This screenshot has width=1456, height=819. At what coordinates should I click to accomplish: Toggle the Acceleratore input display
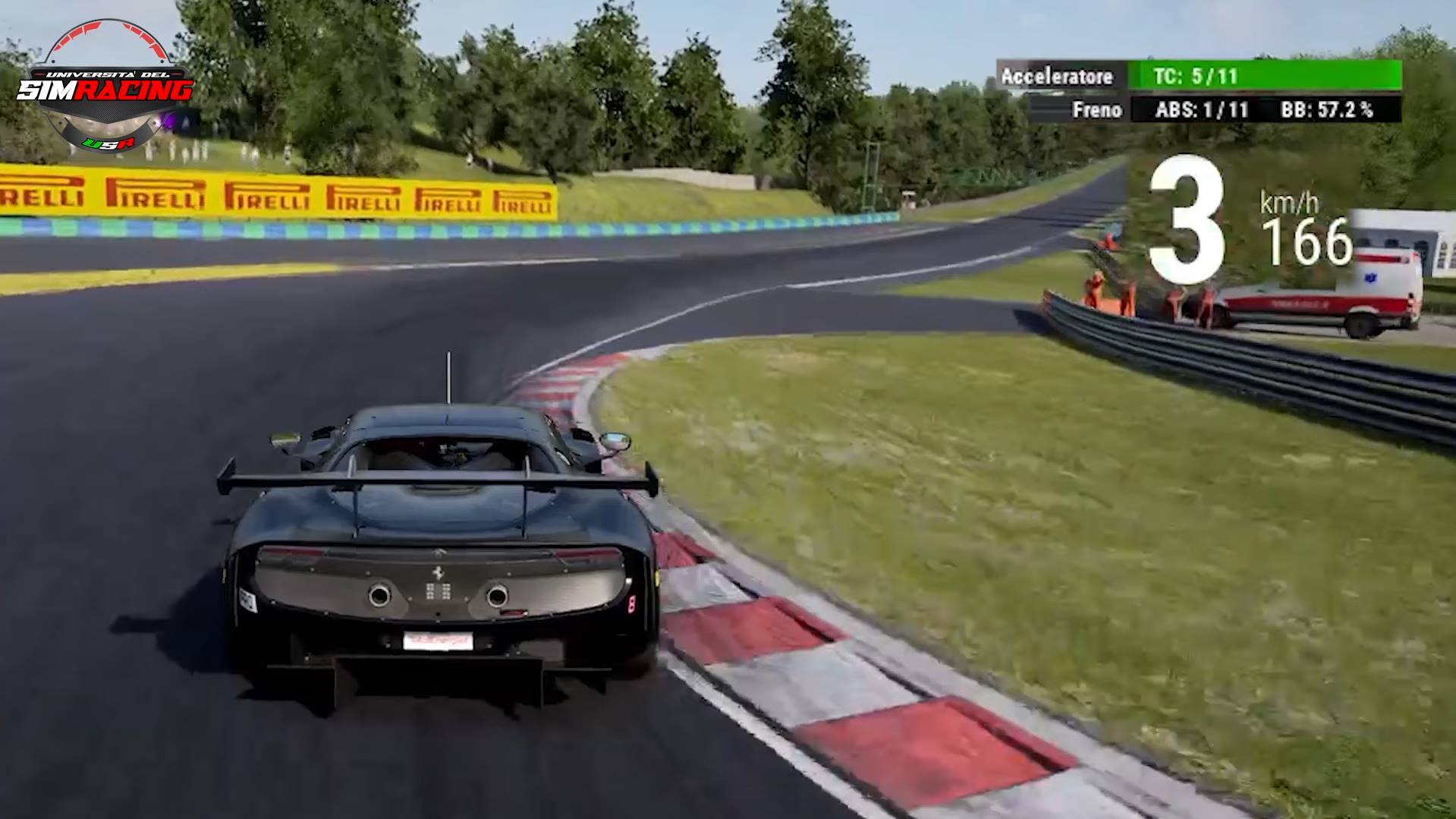tap(1057, 76)
